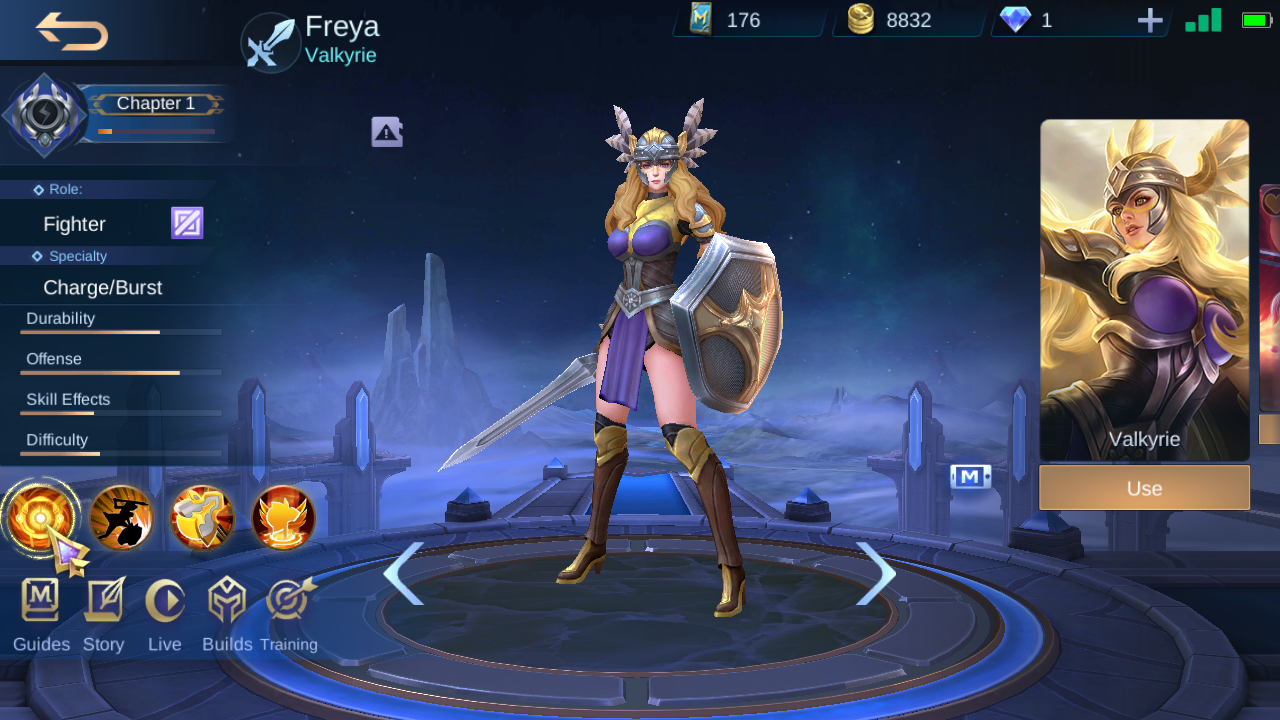Viewport: 1280px width, 720px height.
Task: Open the Chapter 1 banner
Action: tap(156, 104)
